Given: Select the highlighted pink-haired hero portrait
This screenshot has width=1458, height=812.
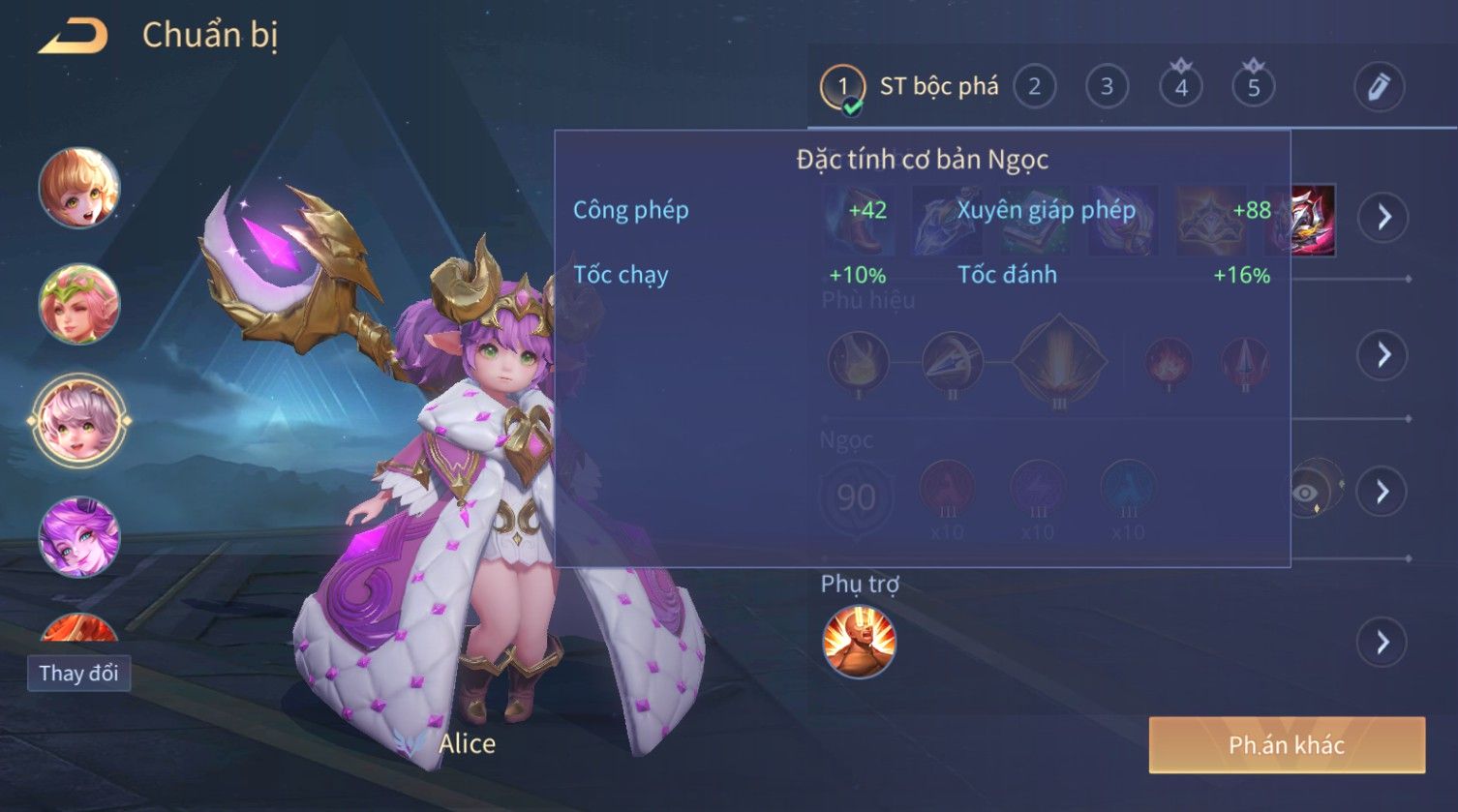Looking at the screenshot, I should [79, 421].
